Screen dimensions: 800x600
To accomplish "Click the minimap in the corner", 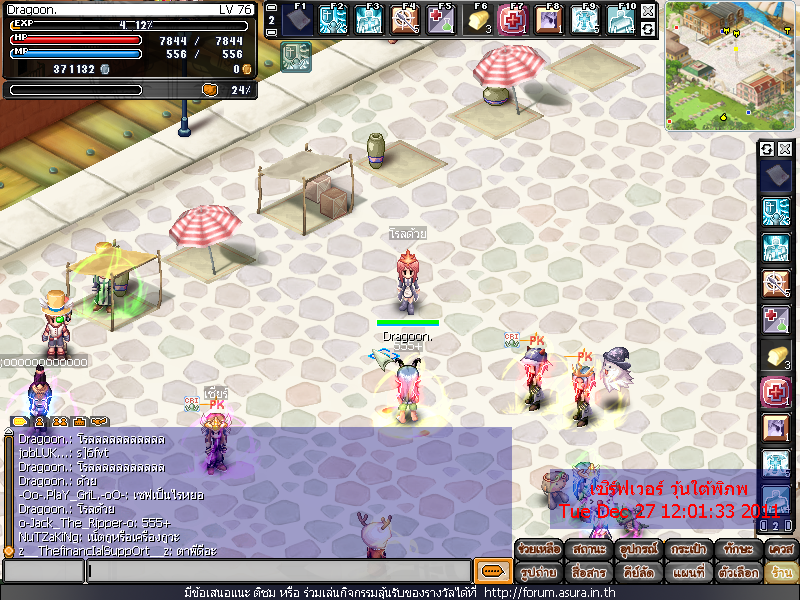I will click(730, 65).
